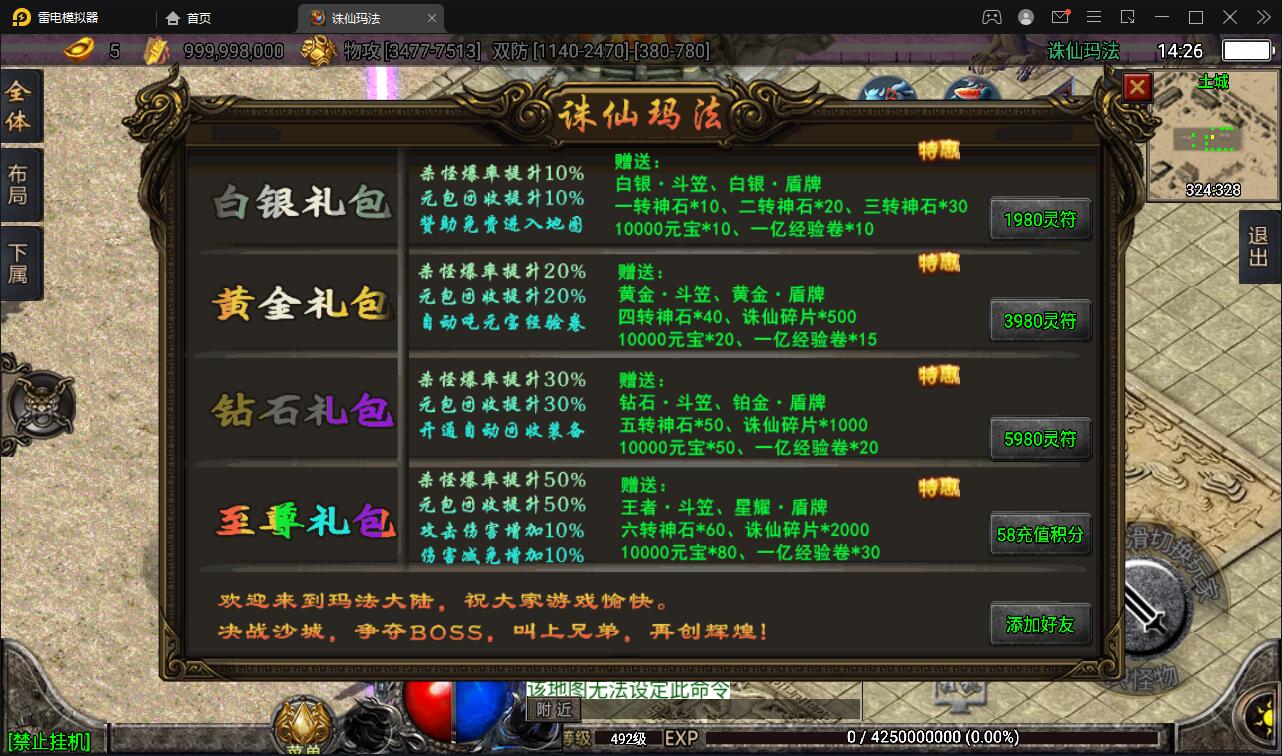This screenshot has width=1282, height=756.
Task: Select the leftmost blue skill orb above the panel
Action: point(888,90)
